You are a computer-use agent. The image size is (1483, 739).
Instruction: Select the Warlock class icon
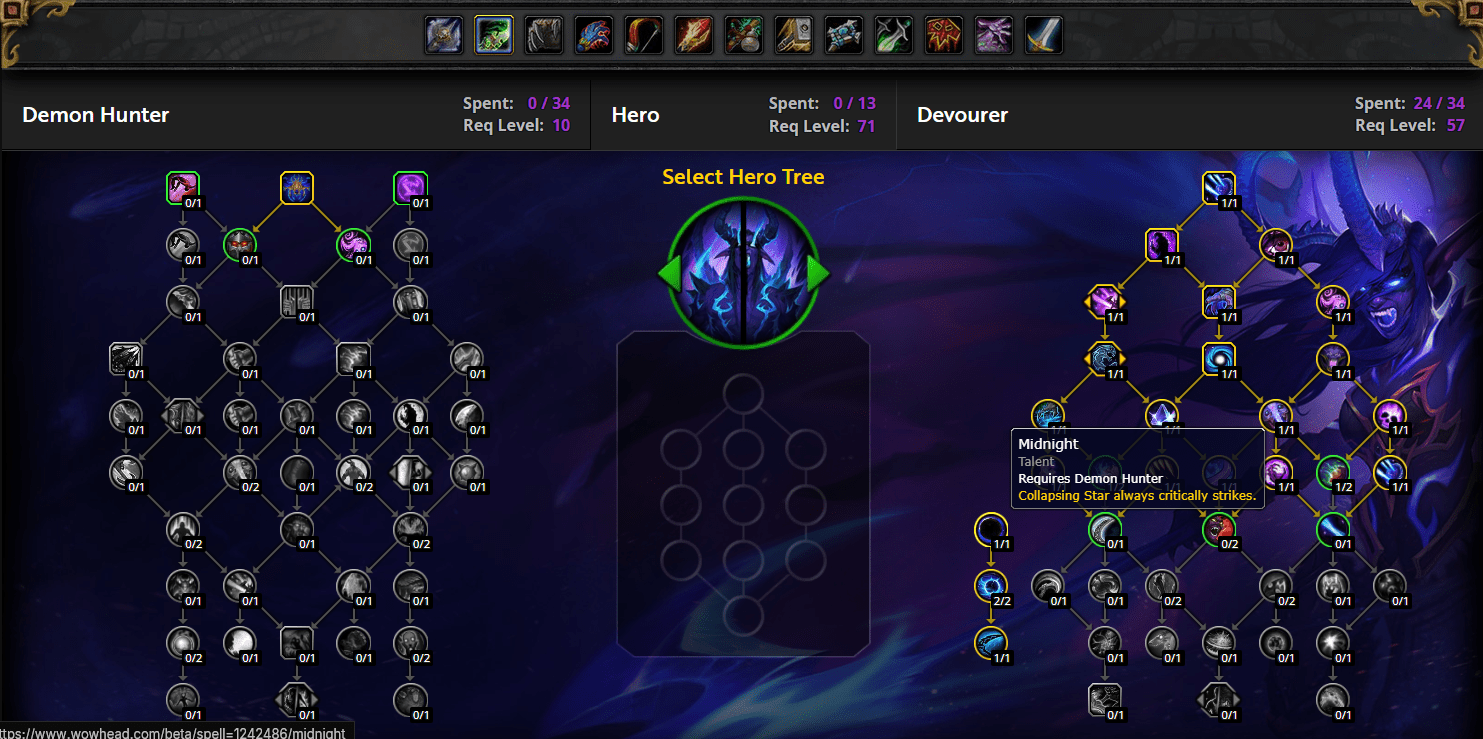pos(993,34)
